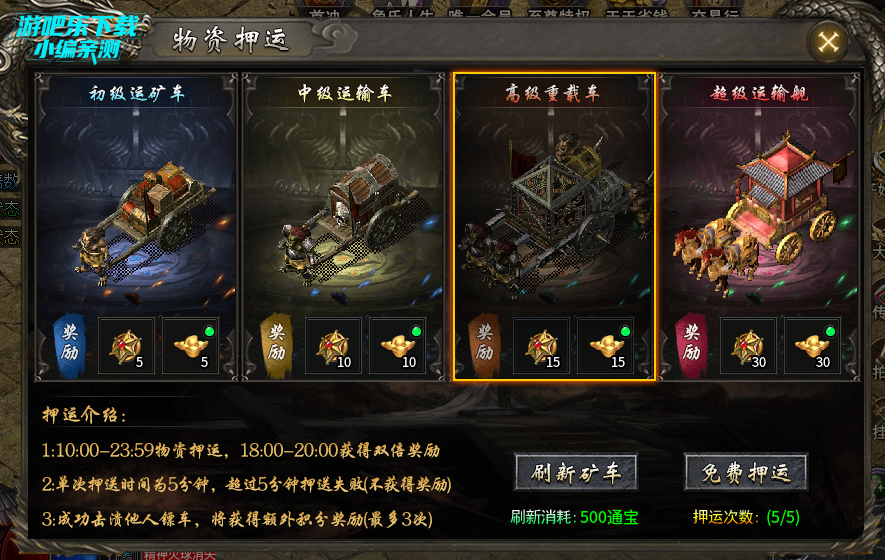
Task: Inspect the medal reward worth 5
Action: [127, 346]
